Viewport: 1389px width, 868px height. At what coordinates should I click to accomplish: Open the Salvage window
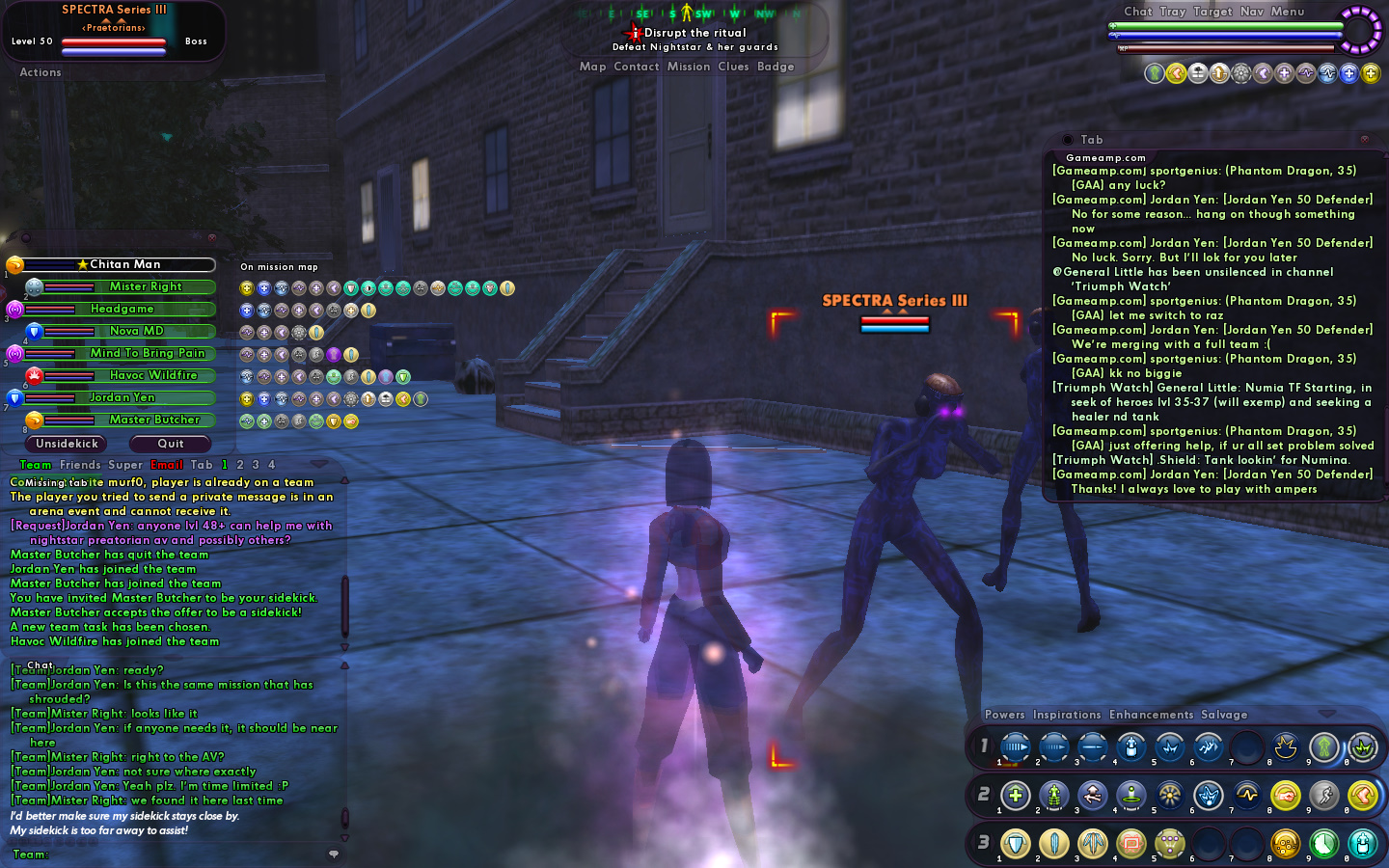pyautogui.click(x=1224, y=715)
